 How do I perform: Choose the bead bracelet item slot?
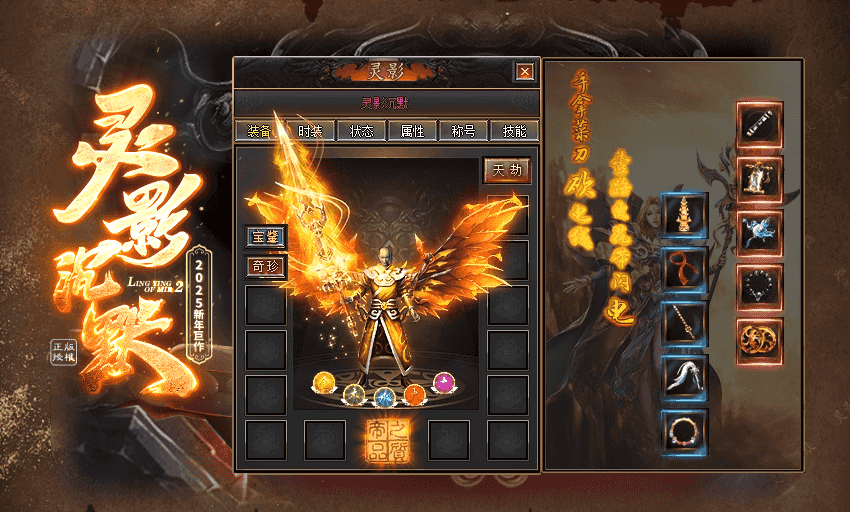[x=760, y=287]
